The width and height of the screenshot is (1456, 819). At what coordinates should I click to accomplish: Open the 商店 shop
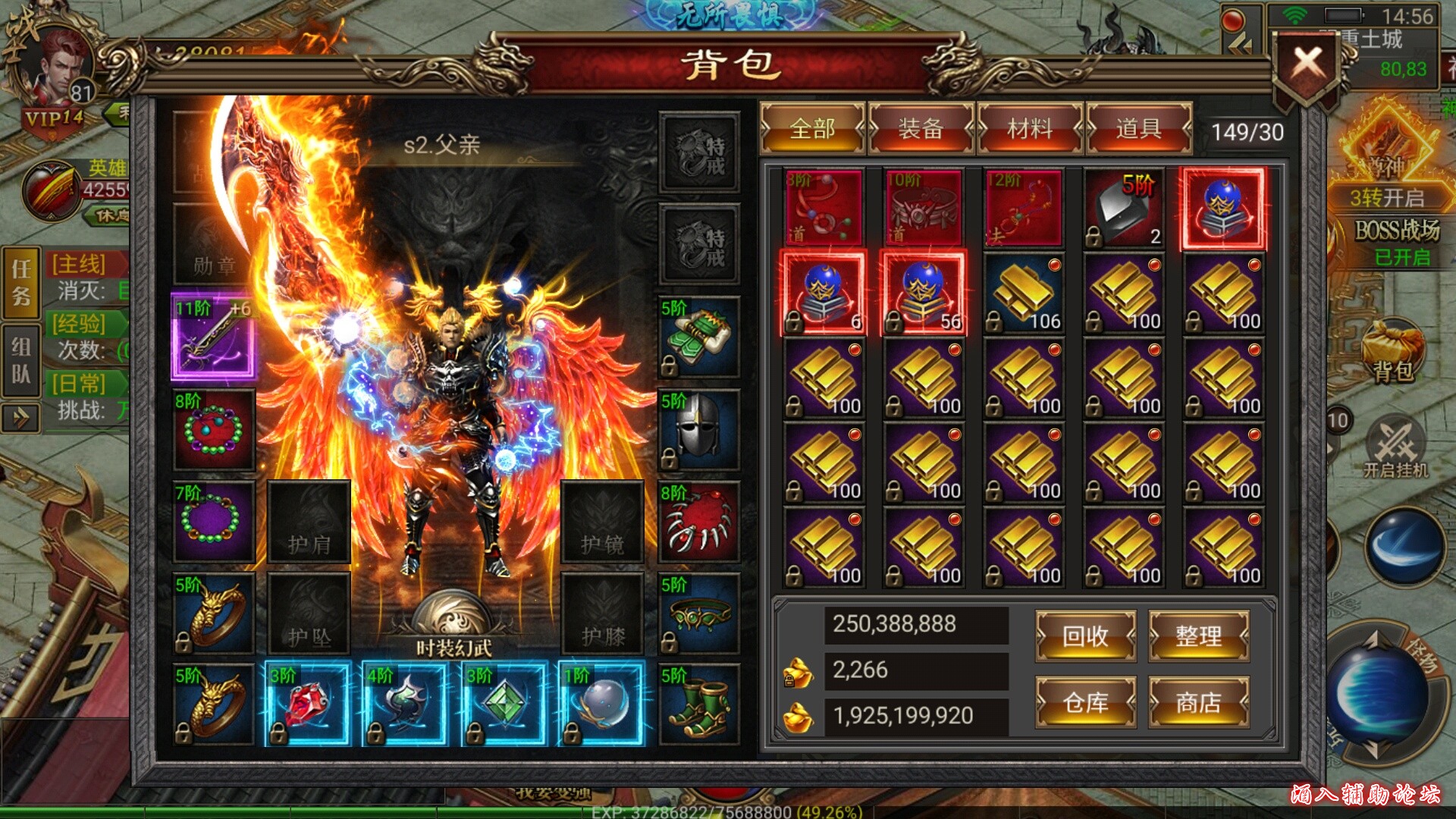click(1198, 703)
